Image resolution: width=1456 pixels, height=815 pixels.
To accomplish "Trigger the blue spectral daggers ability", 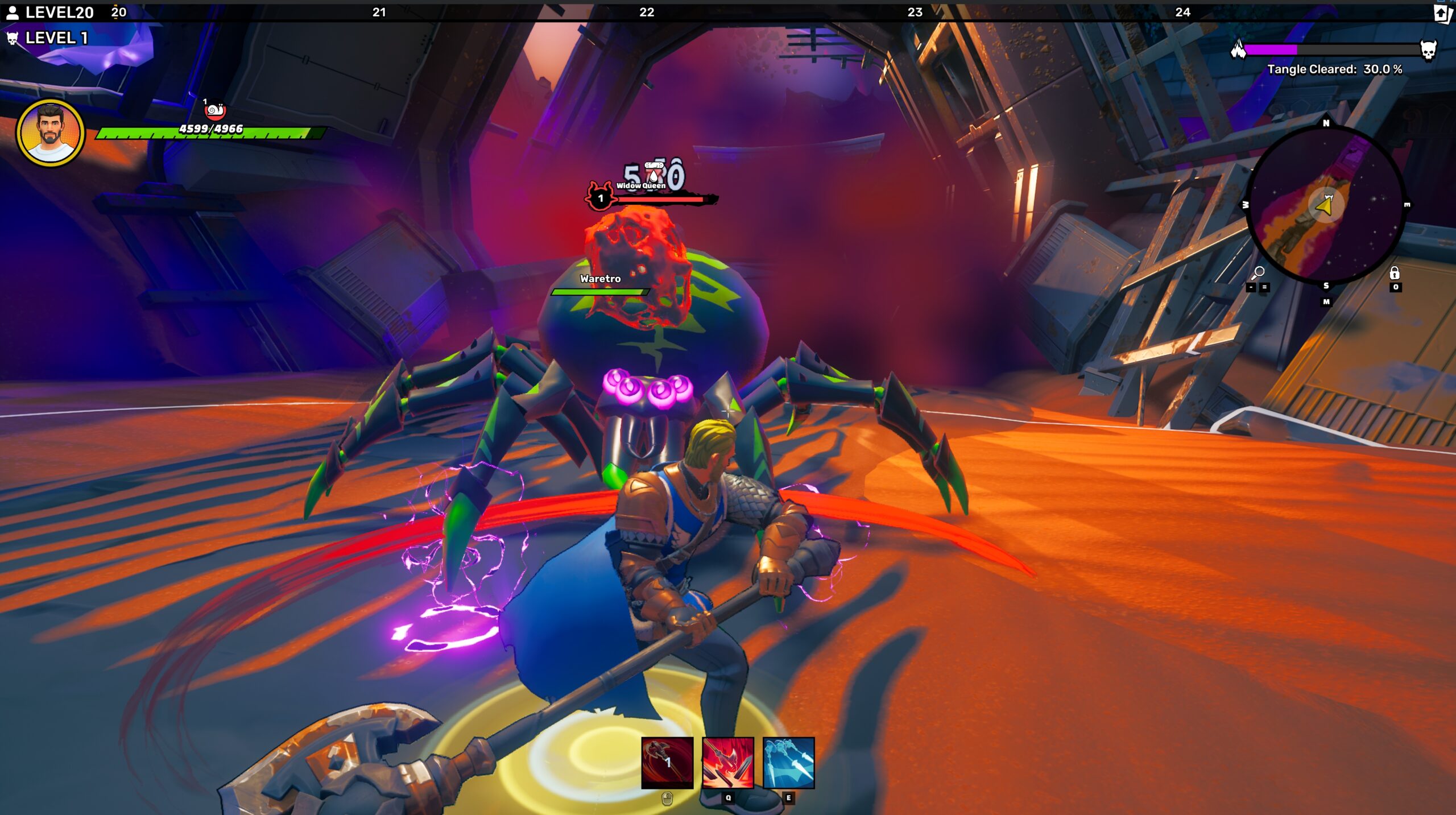I will pyautogui.click(x=788, y=762).
